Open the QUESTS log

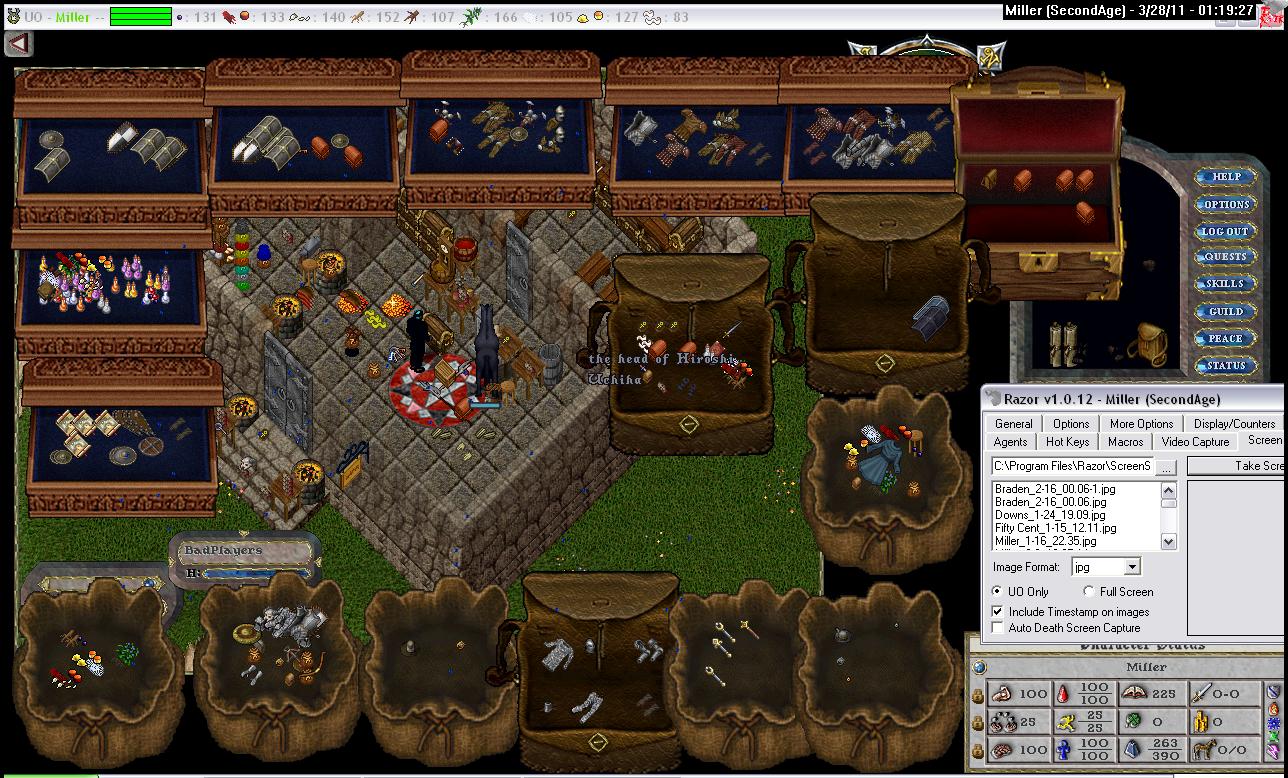[1225, 257]
